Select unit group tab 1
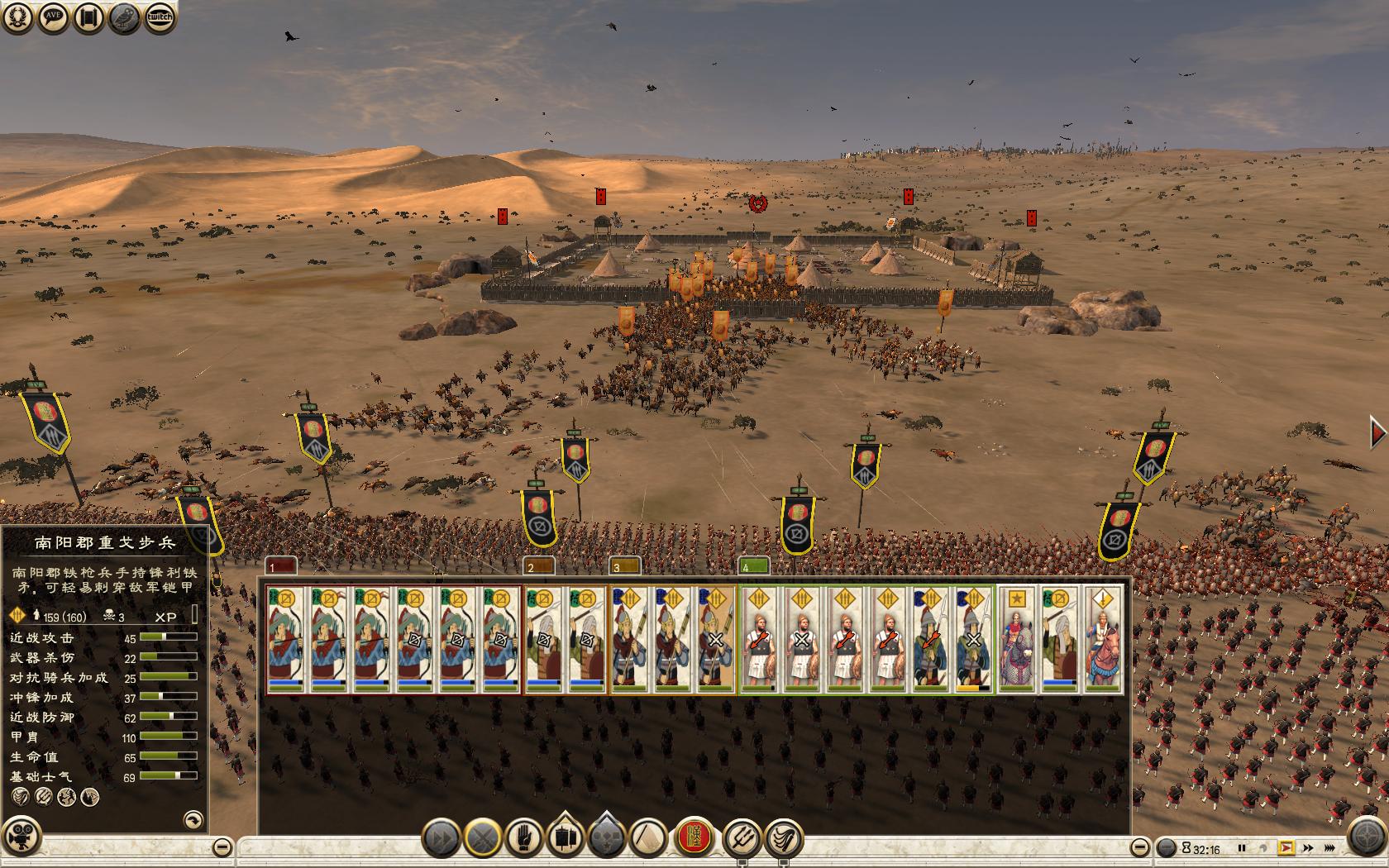The height and width of the screenshot is (868, 1389). point(281,566)
